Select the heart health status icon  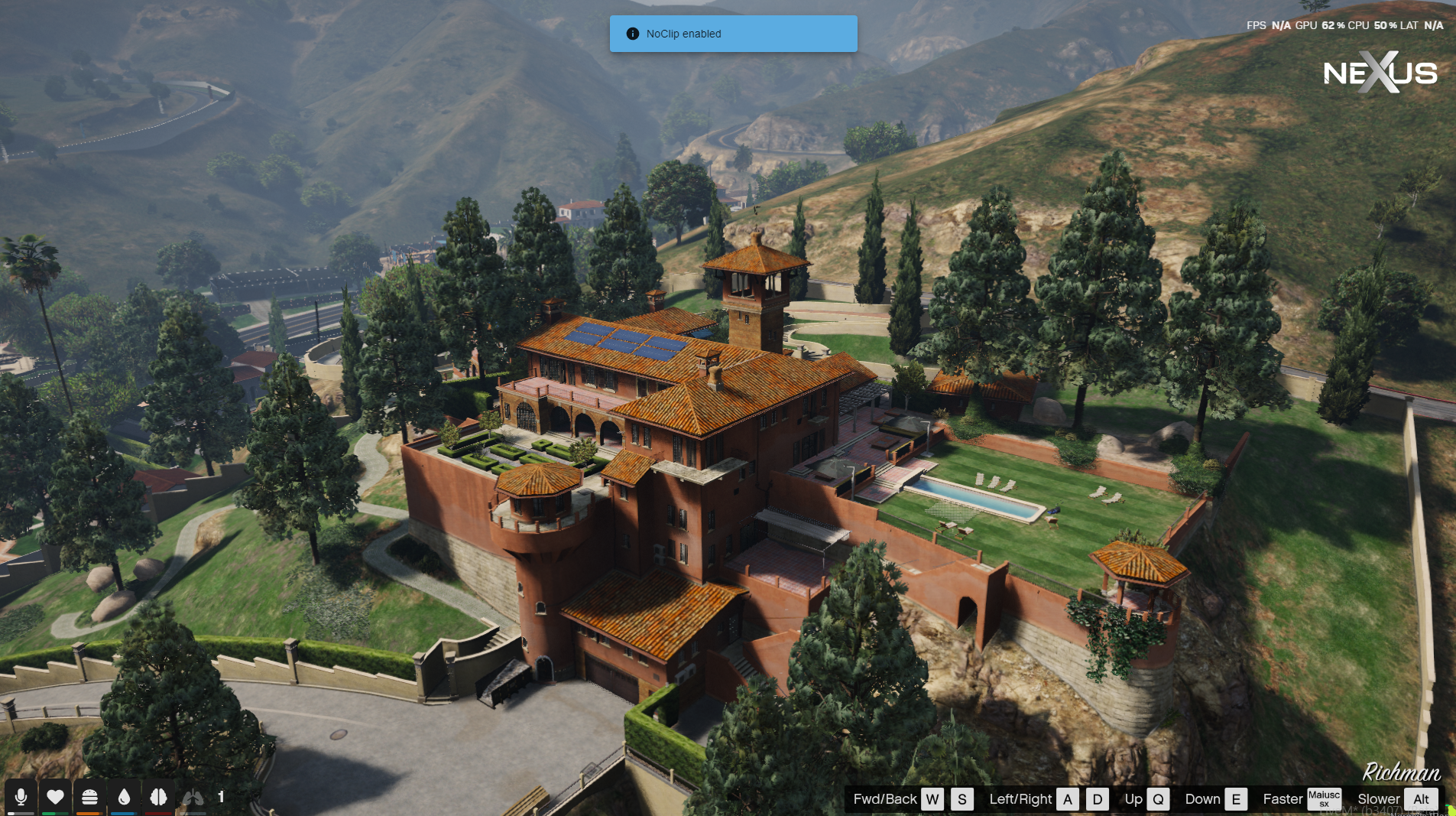tap(55, 797)
